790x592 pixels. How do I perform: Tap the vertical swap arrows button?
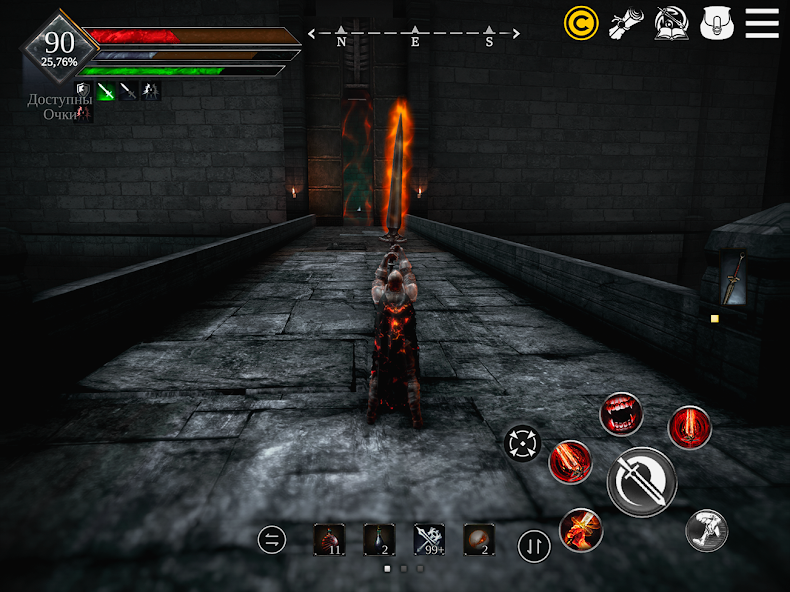pyautogui.click(x=534, y=546)
